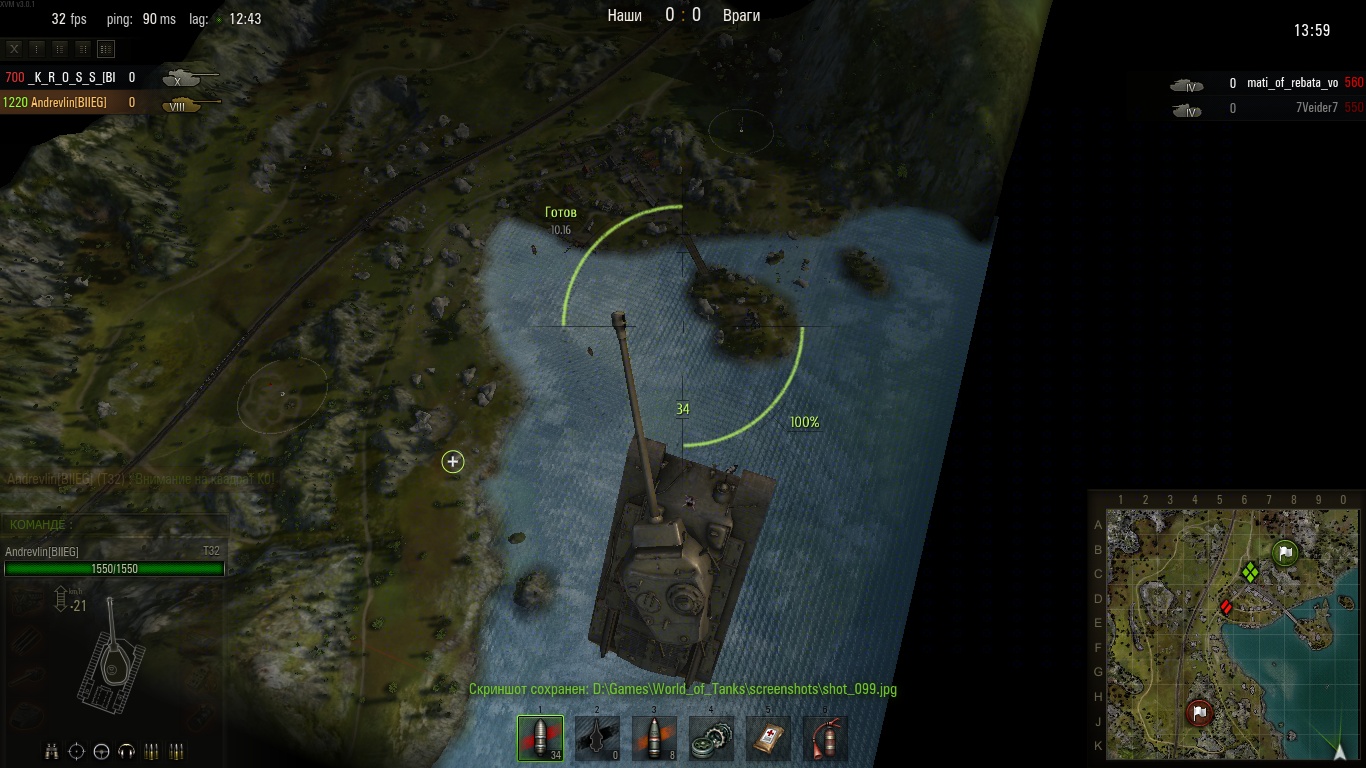Select enemy mati_of_rebata_vo in the list
1366x768 pixels.
click(1291, 84)
